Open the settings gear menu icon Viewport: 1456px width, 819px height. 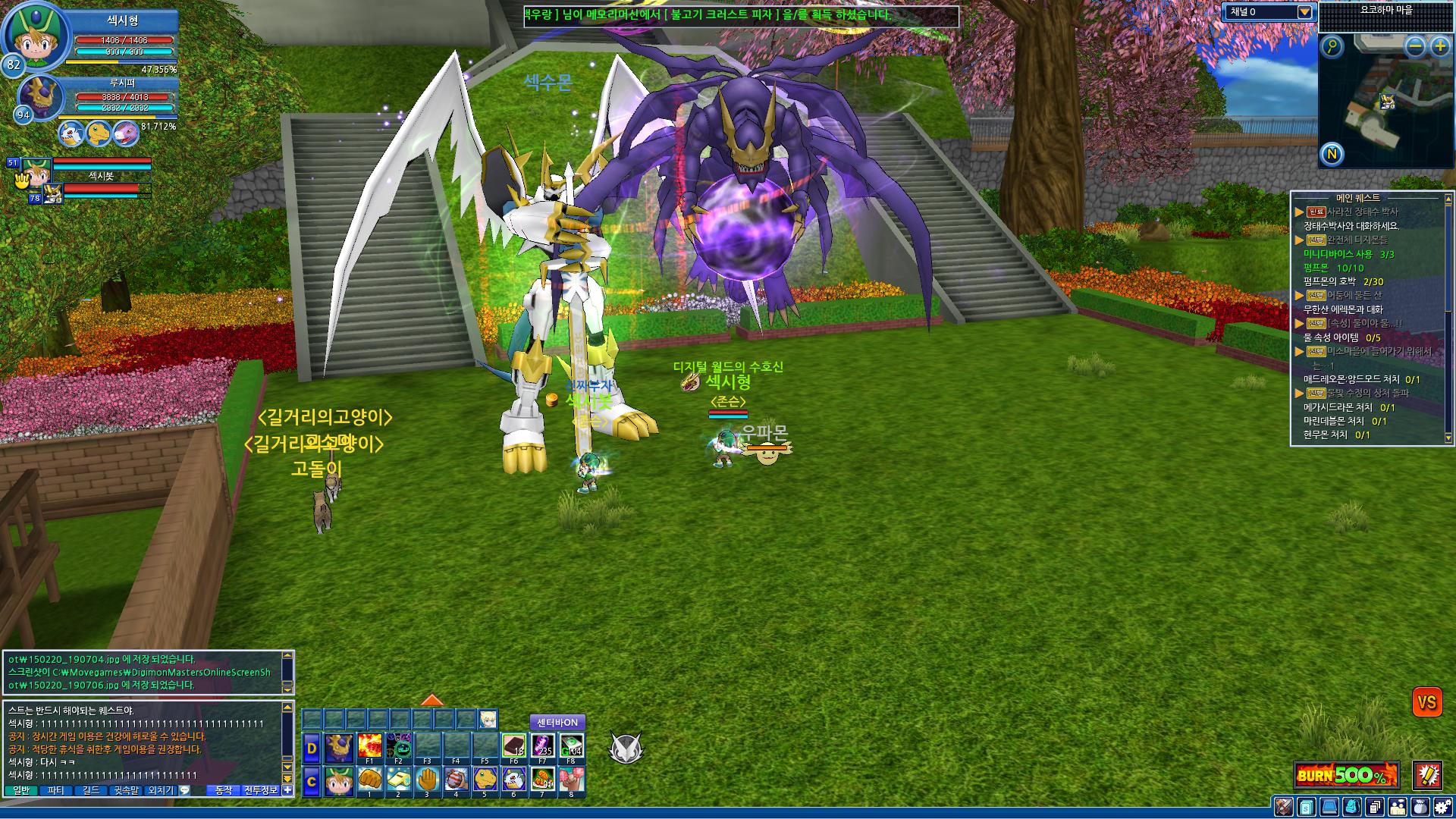[1442, 807]
